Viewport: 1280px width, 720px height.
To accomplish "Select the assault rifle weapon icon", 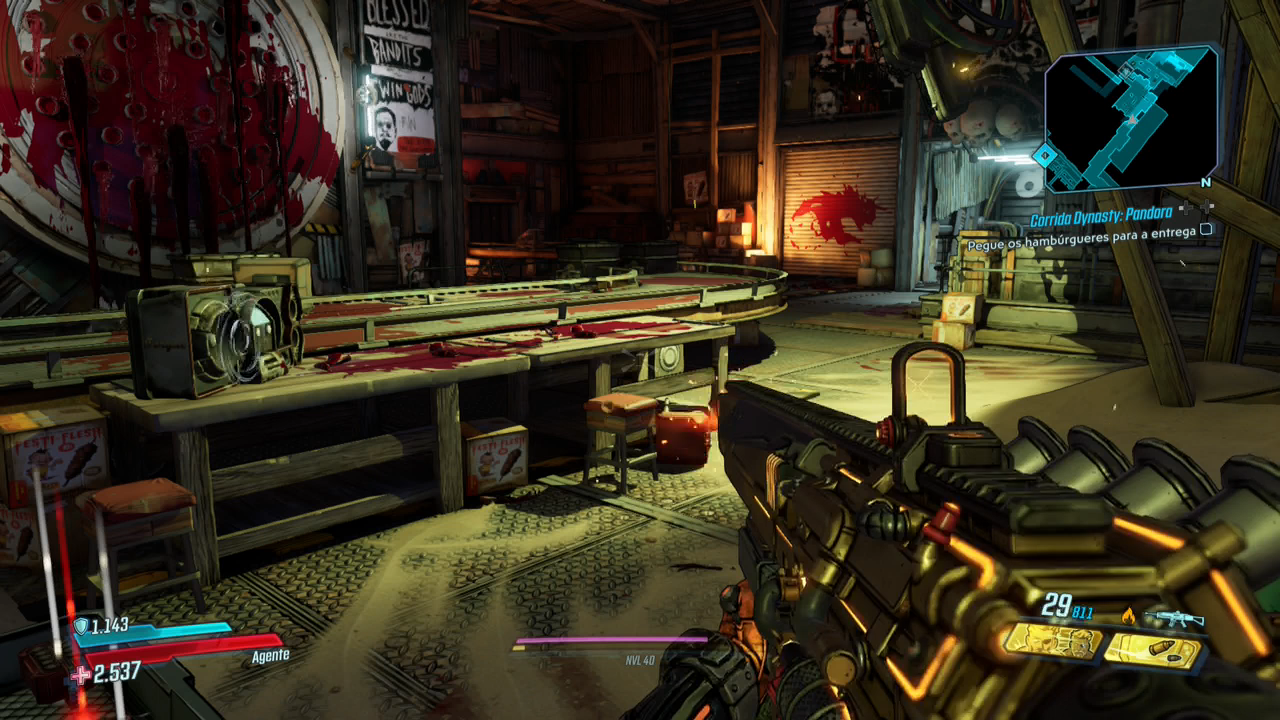I will click(x=1173, y=619).
